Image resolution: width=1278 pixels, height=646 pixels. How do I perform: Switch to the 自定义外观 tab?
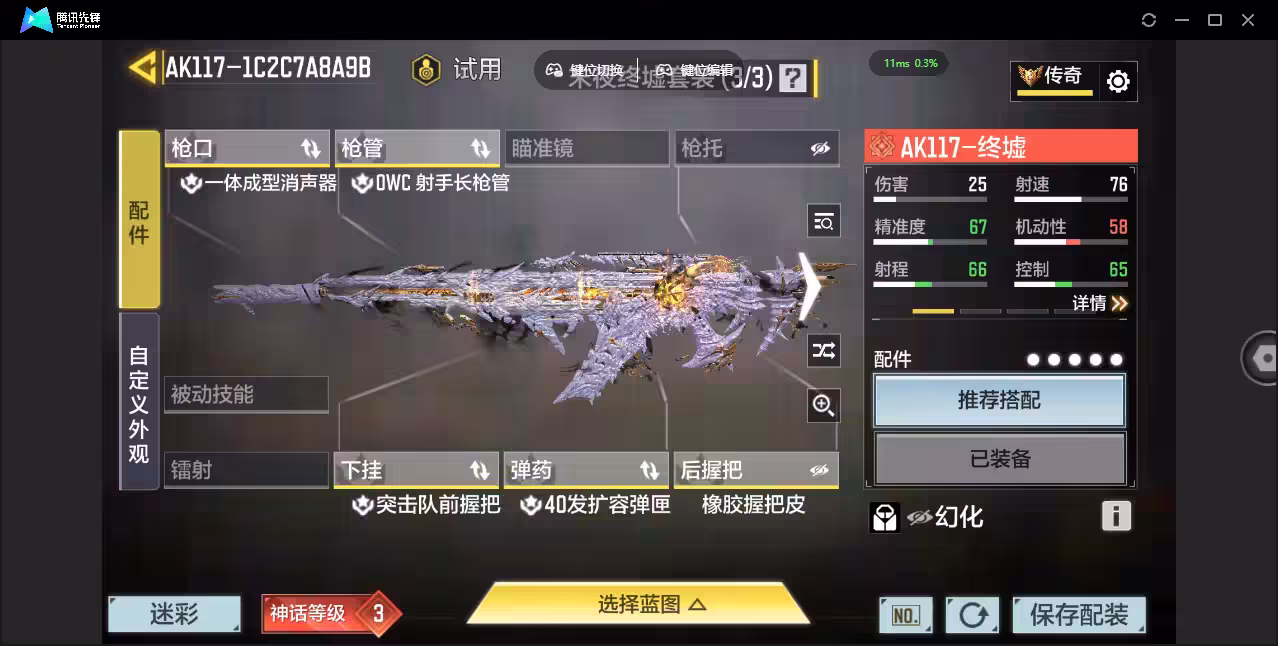point(139,403)
